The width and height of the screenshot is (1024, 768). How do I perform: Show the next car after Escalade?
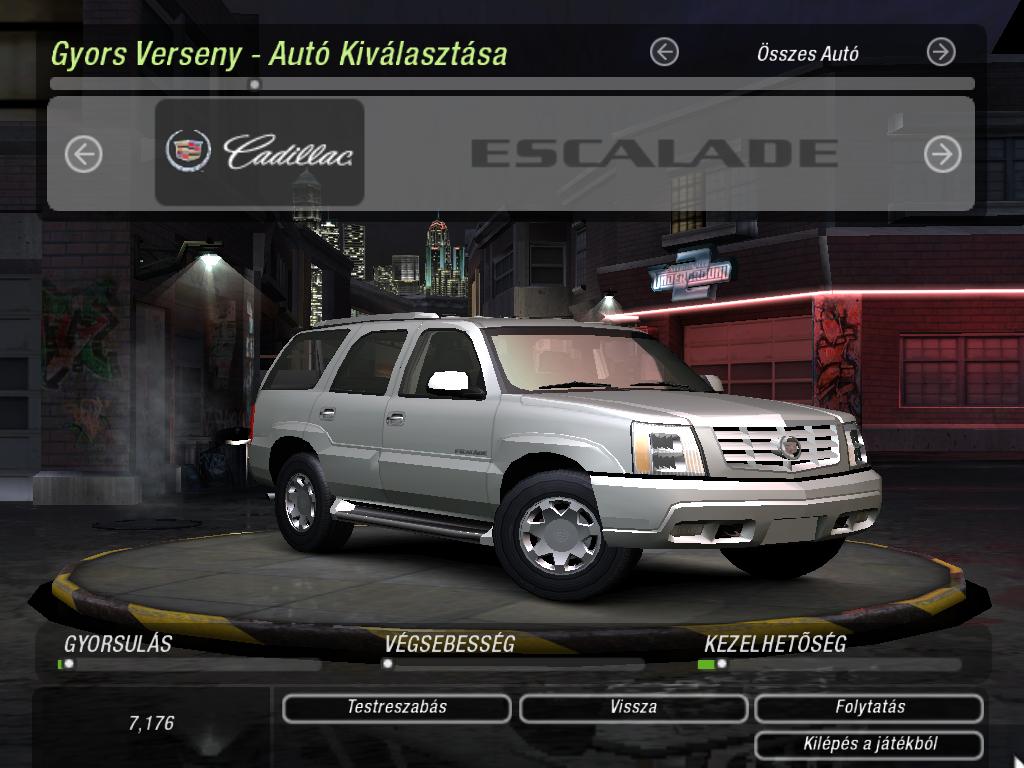pos(942,154)
